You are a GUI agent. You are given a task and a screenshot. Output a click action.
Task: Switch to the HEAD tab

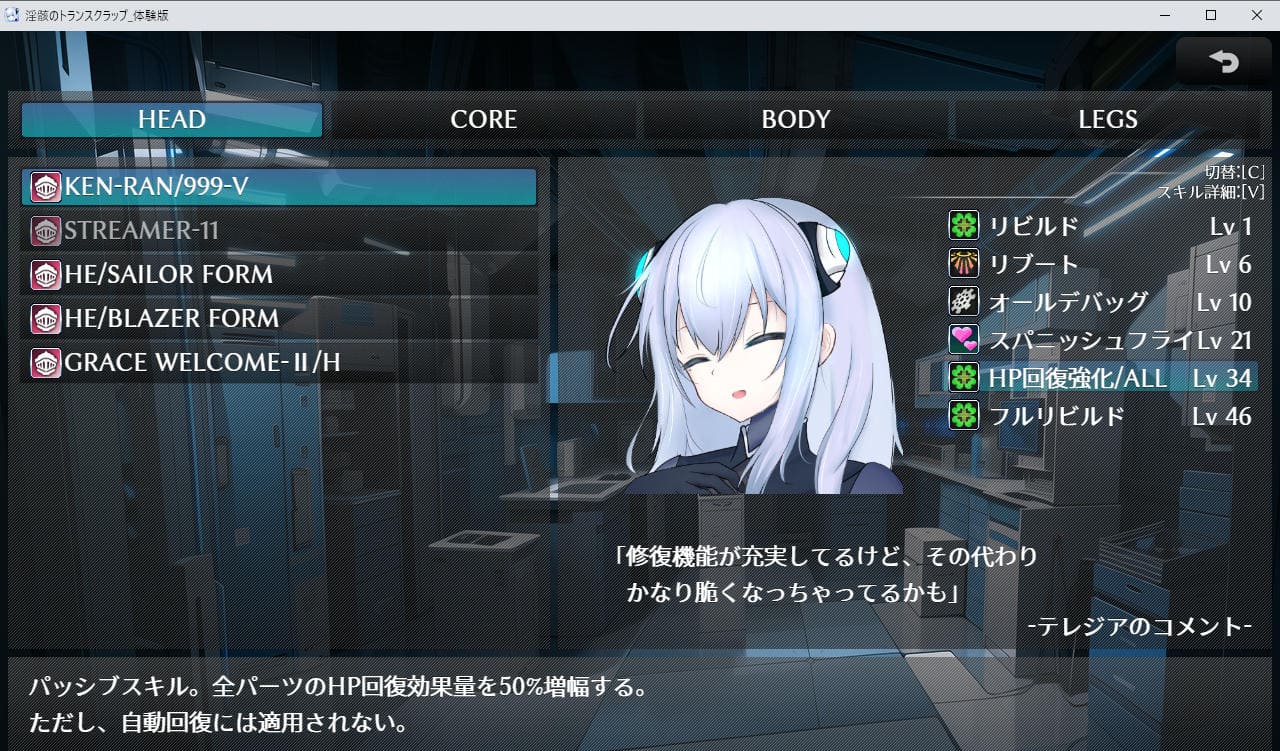pos(172,120)
